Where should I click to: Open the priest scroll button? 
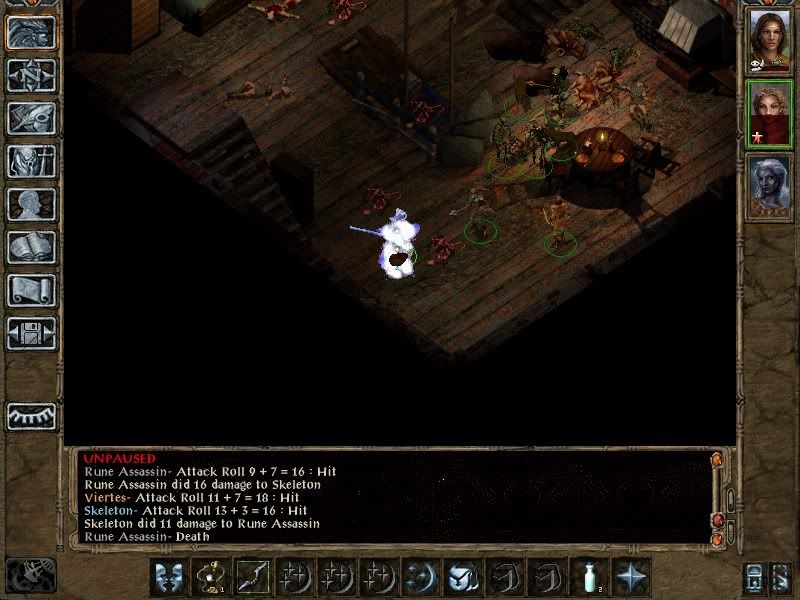(x=31, y=290)
